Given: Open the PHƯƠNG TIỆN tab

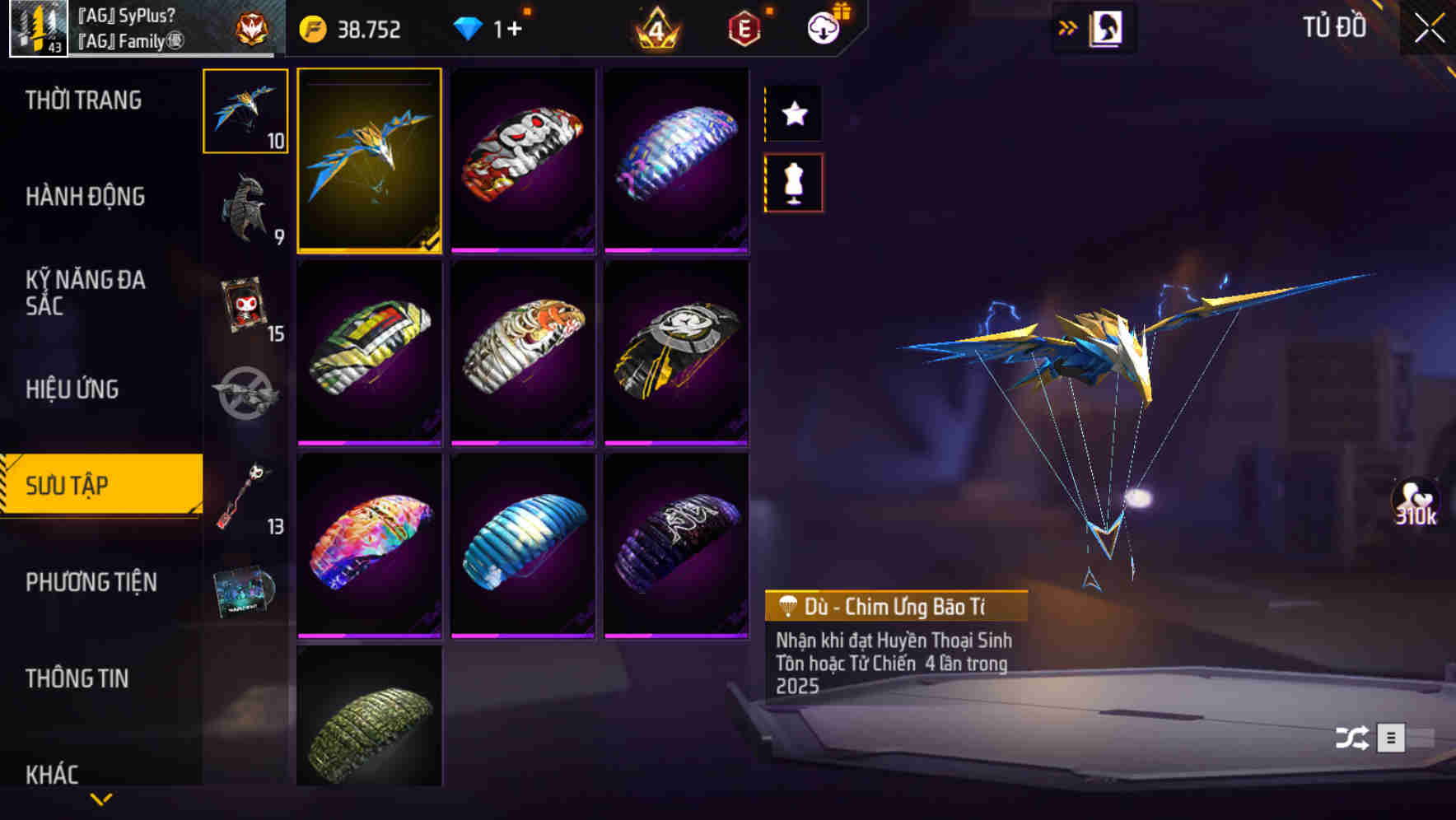Looking at the screenshot, I should tap(91, 582).
